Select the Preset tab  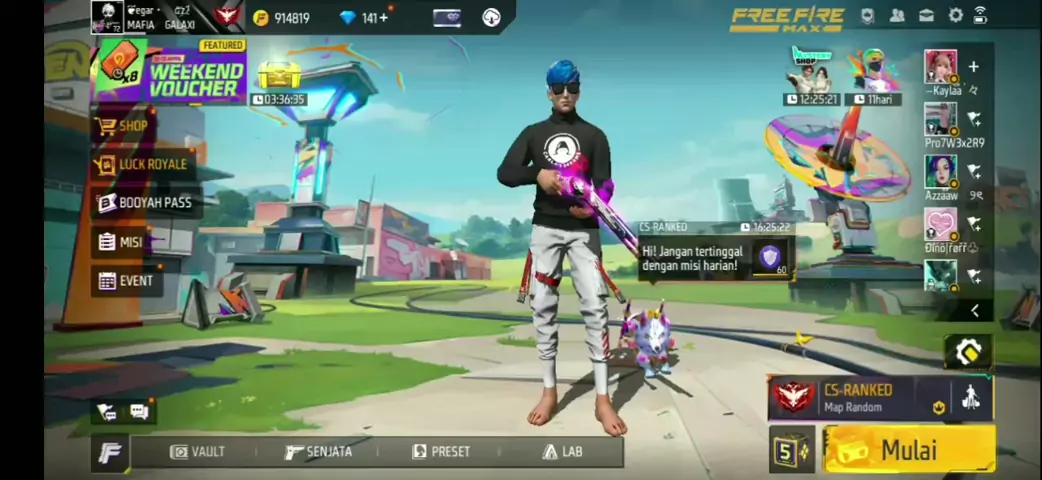[x=441, y=452]
